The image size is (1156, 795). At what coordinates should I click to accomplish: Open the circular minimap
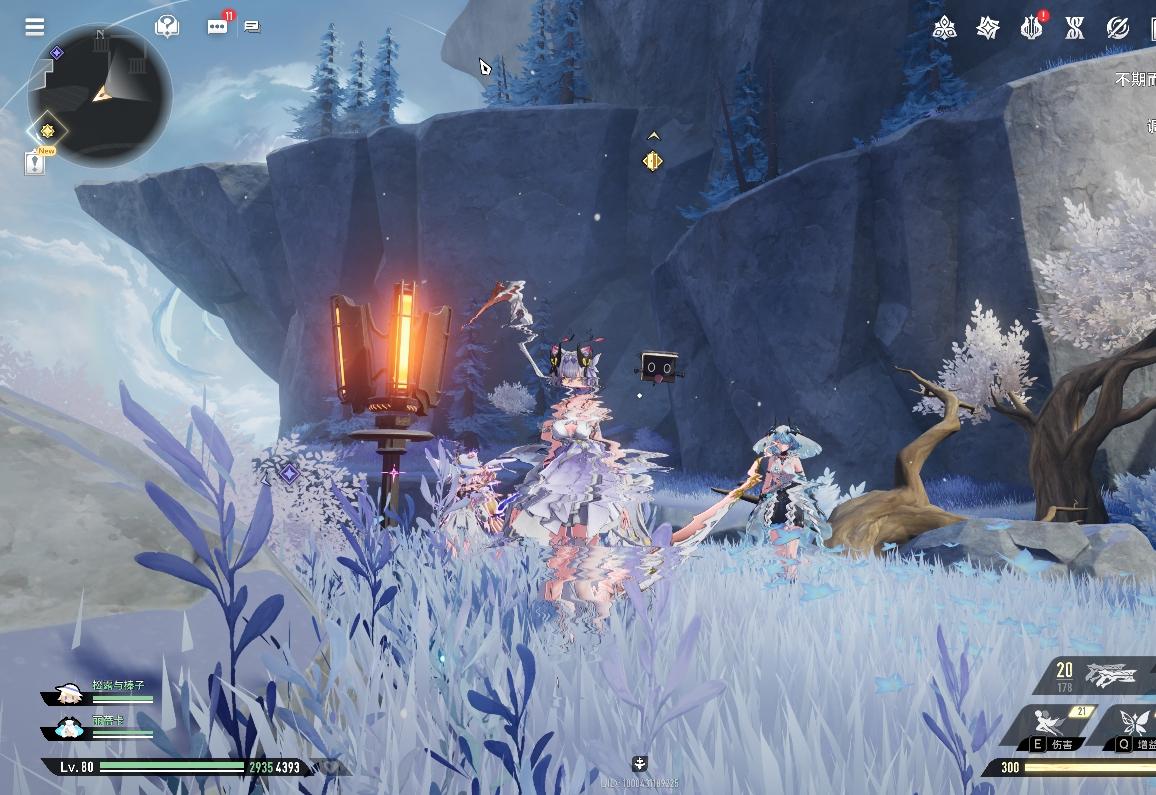click(x=99, y=93)
